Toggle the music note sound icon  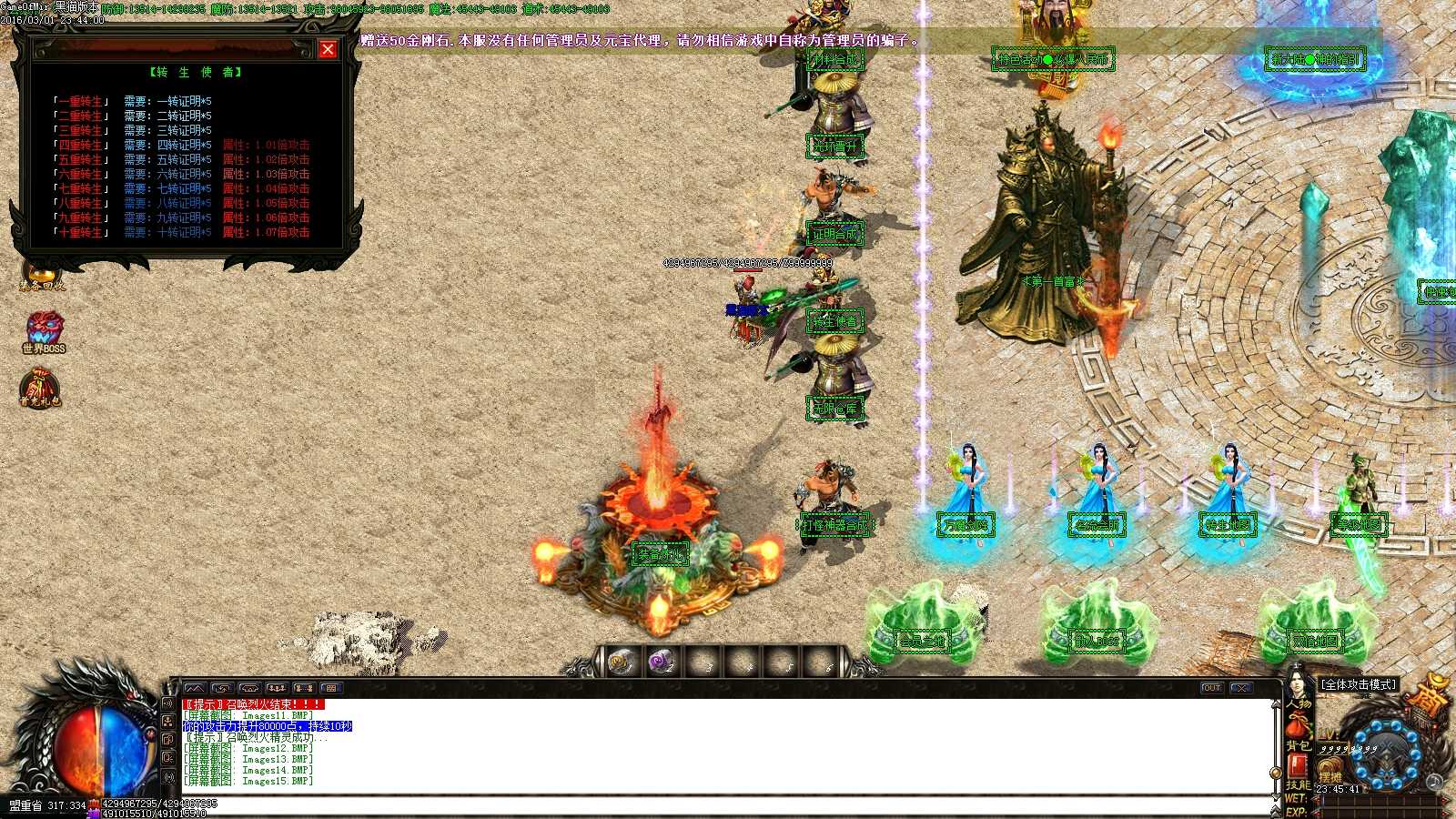(1434, 780)
